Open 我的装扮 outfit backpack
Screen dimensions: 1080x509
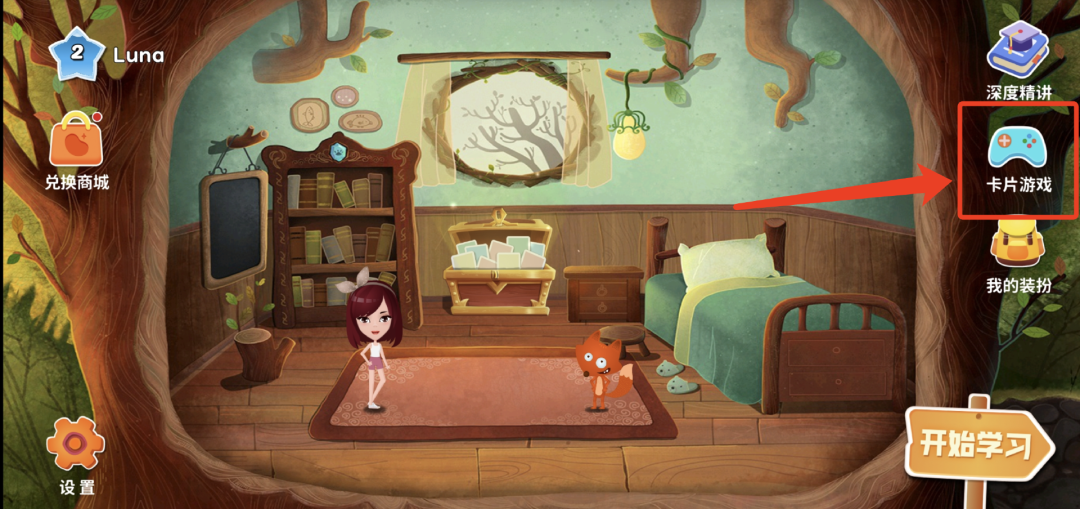pos(1018,246)
